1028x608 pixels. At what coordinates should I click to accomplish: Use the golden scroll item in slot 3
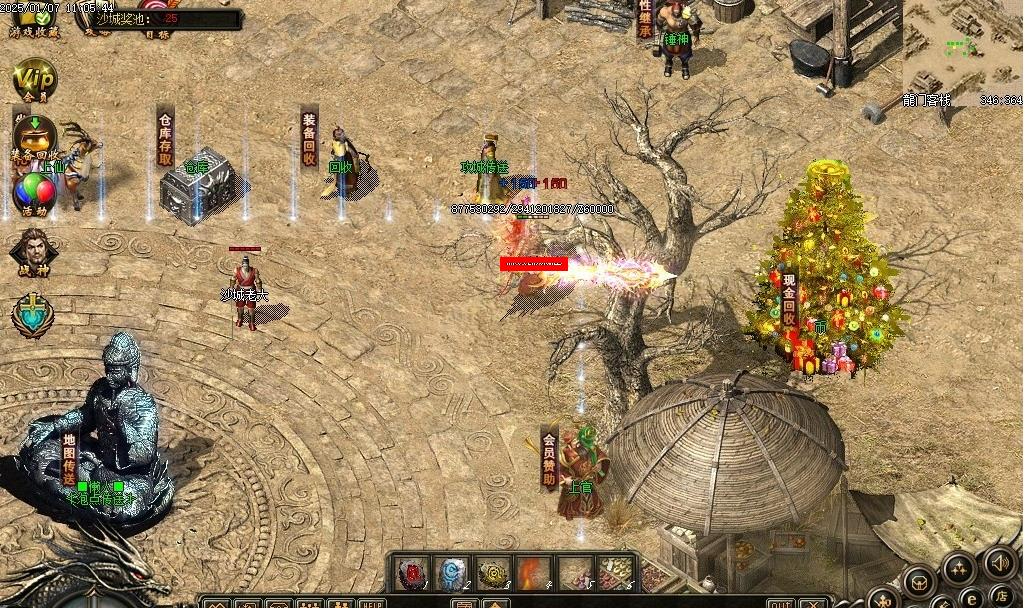tap(494, 573)
